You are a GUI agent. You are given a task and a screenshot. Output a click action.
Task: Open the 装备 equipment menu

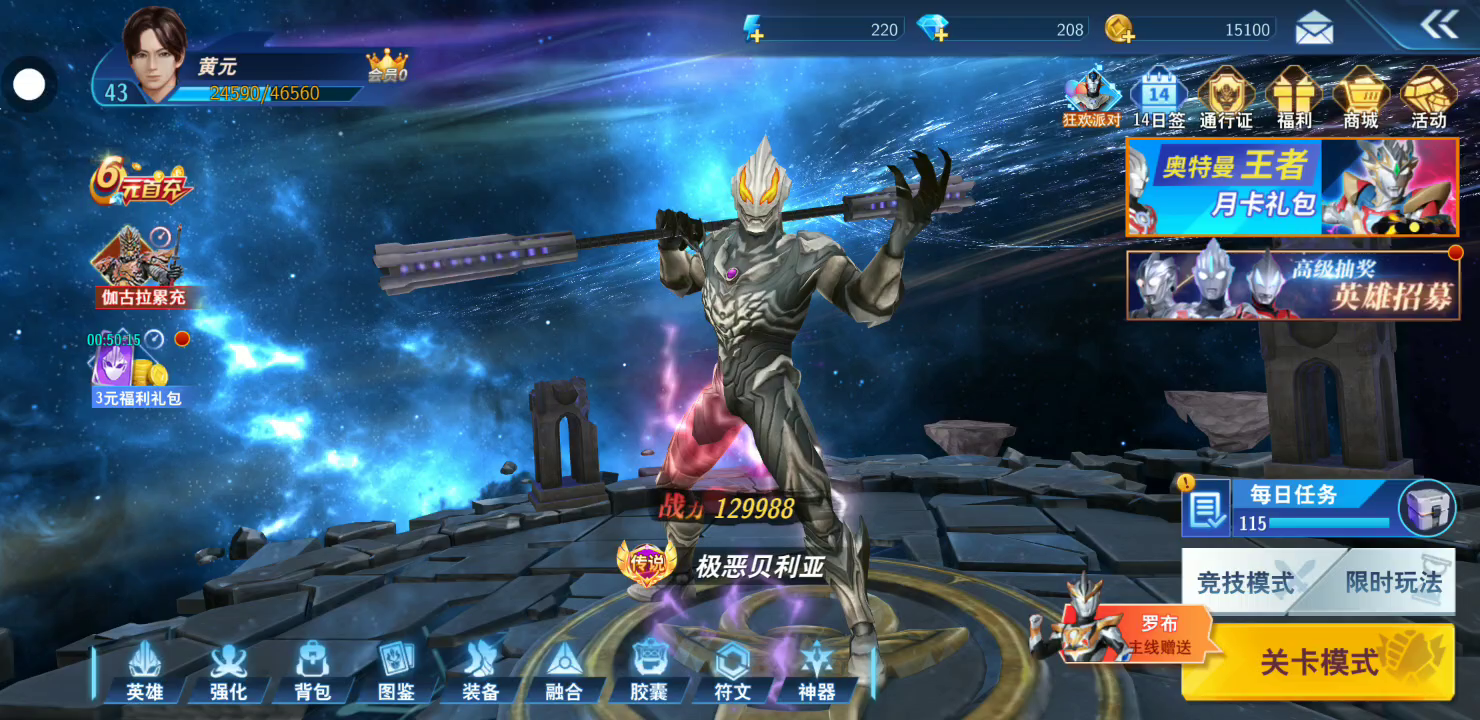pos(481,670)
